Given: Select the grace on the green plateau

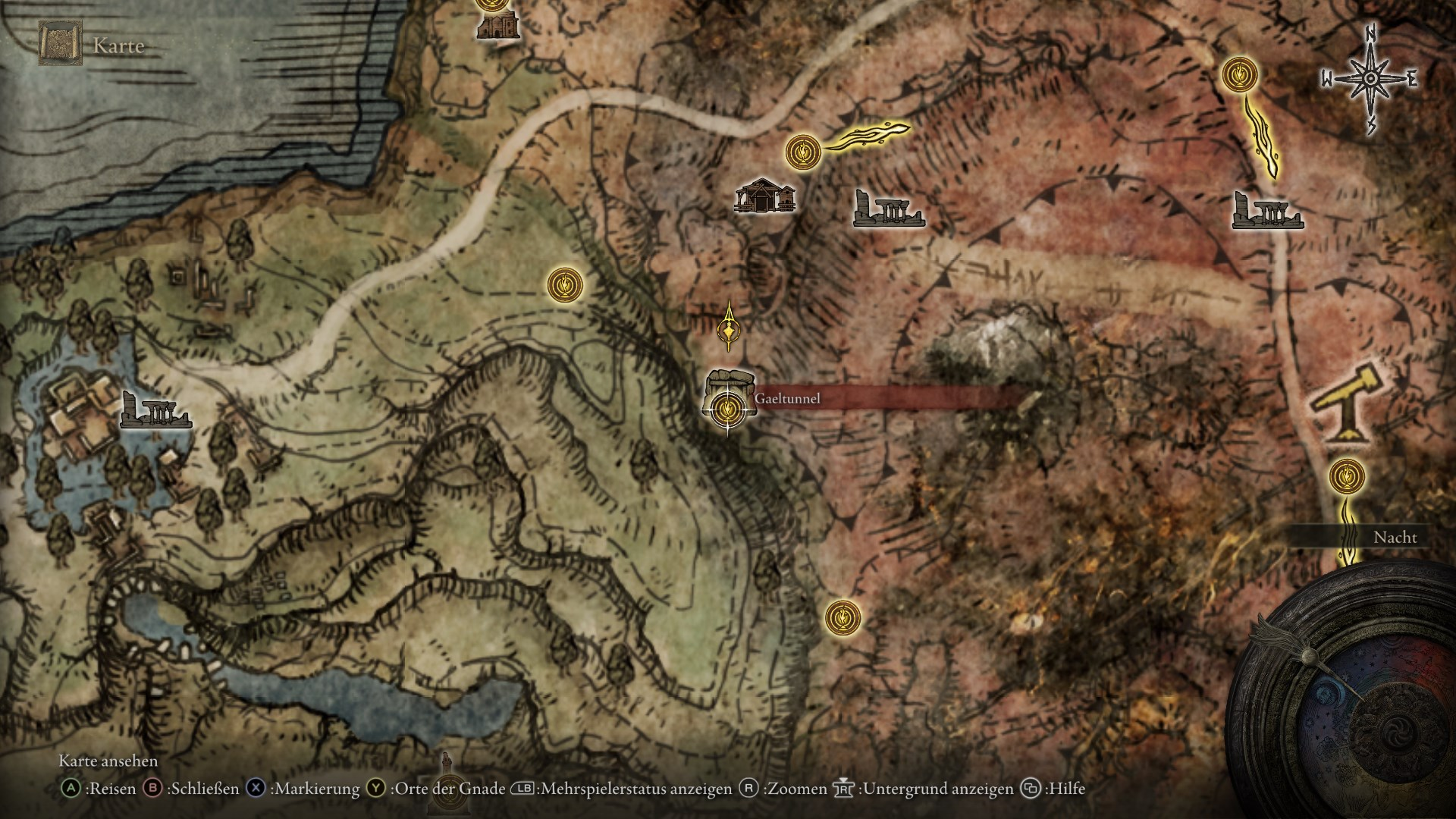Looking at the screenshot, I should point(566,284).
